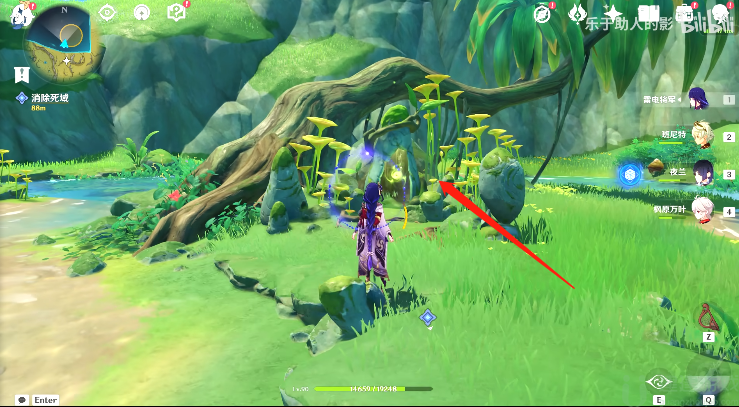
Task: Open the compass events icon
Action: (543, 13)
